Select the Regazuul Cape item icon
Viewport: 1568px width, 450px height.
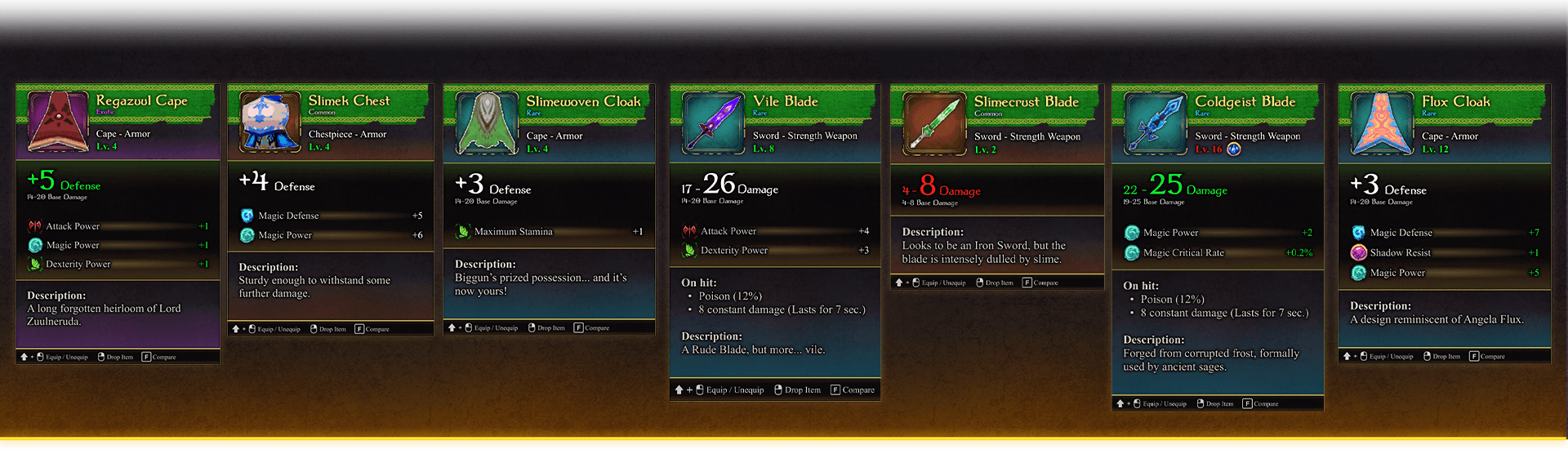pyautogui.click(x=58, y=121)
